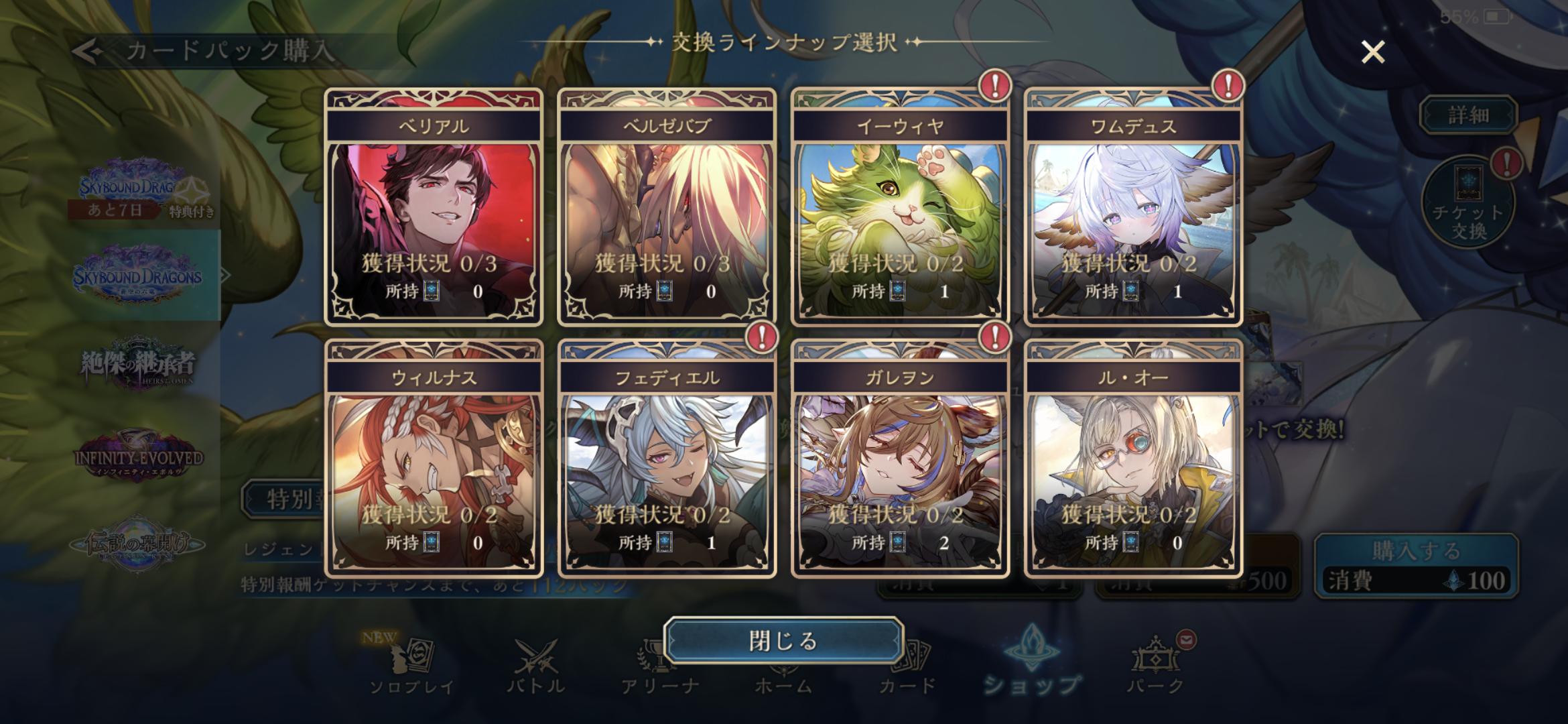Select the ベリアル exchange card

click(434, 208)
